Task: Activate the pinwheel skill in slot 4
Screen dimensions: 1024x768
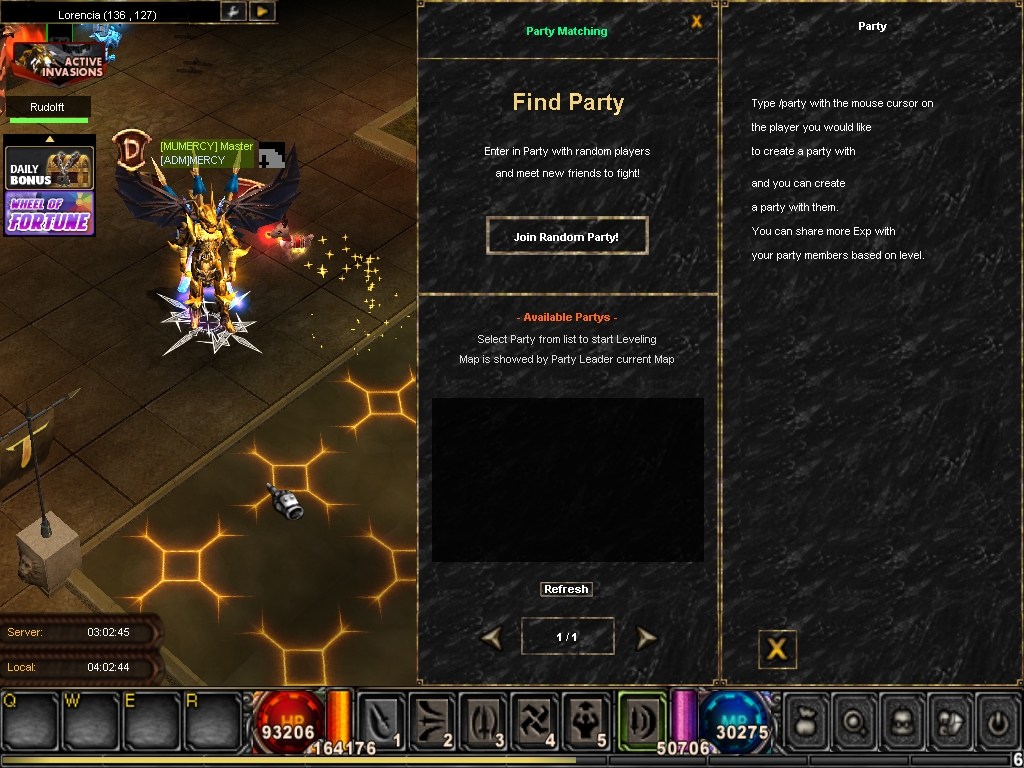Action: [x=536, y=720]
